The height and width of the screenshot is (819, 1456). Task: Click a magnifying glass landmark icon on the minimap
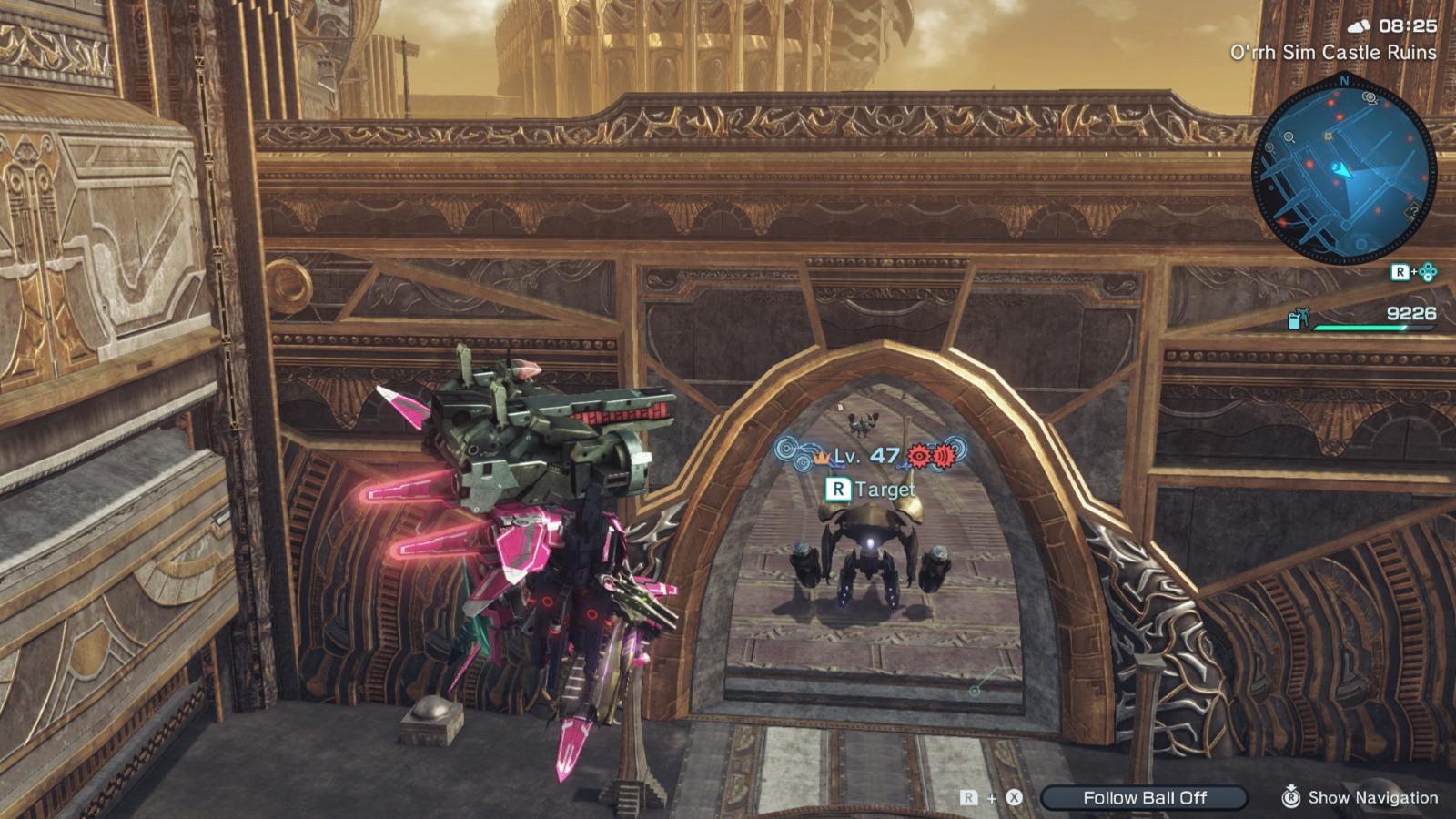(1288, 137)
